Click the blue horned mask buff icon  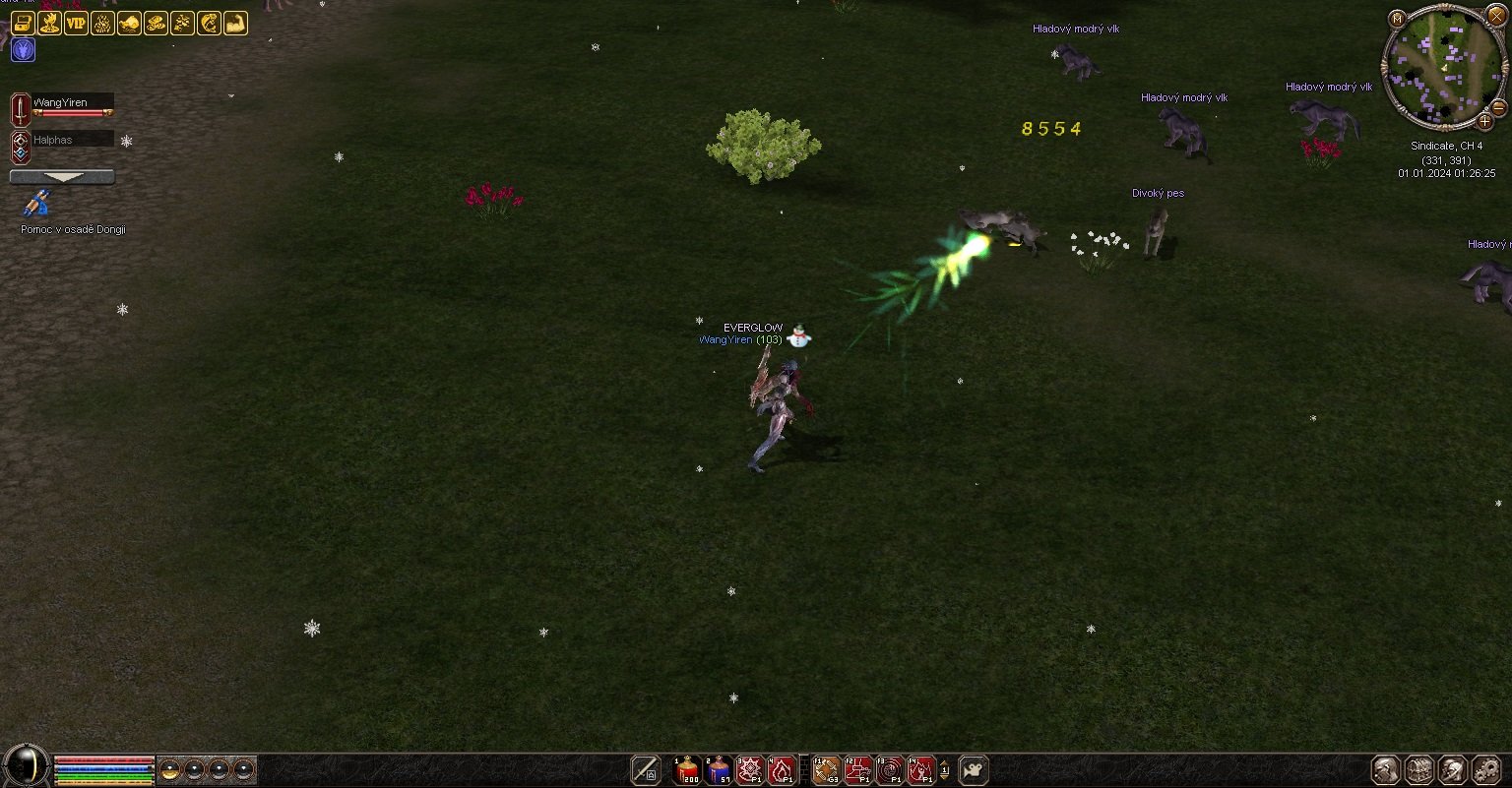pos(23,50)
